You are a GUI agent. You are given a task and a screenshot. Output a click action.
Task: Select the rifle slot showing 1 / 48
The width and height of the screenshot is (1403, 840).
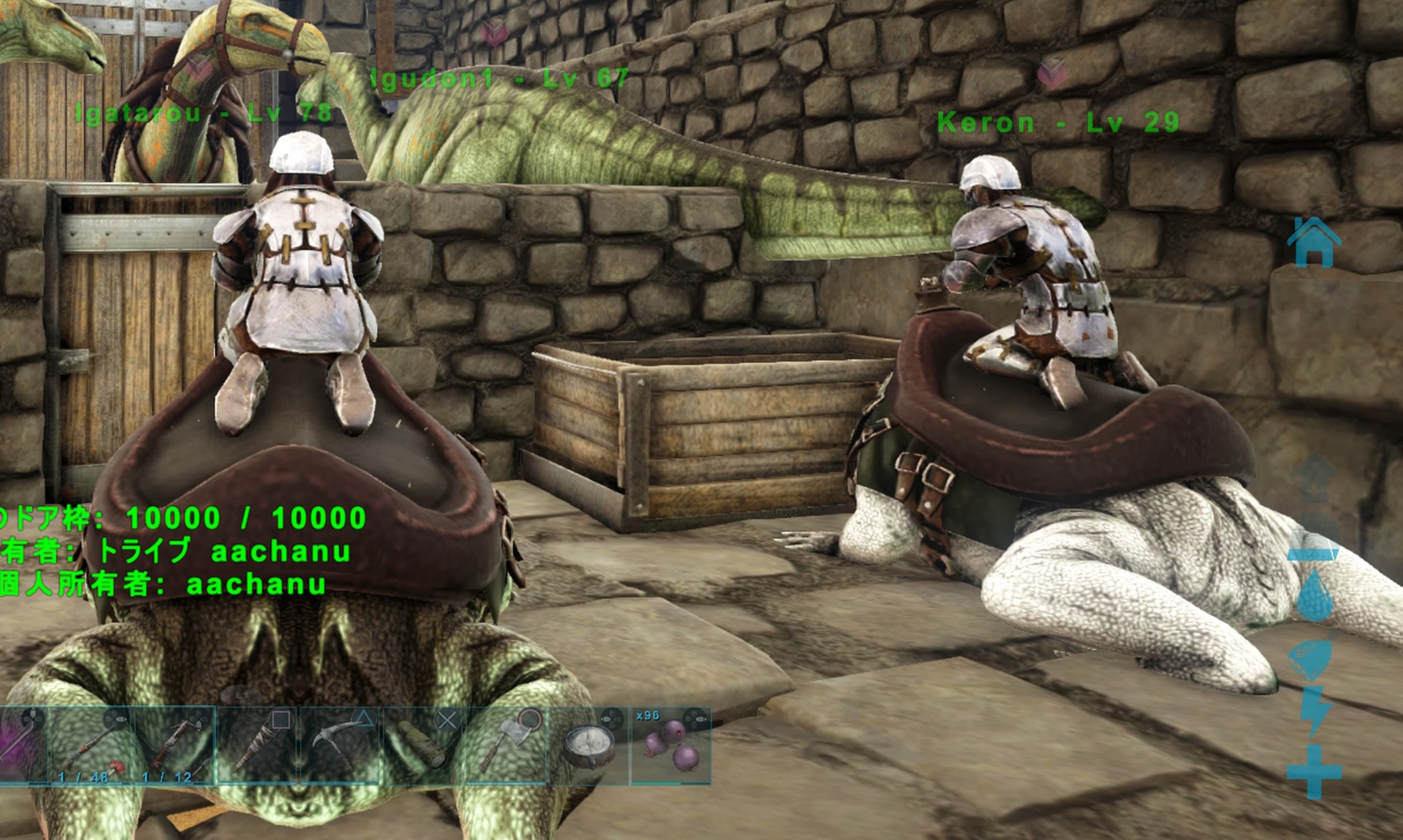pyautogui.click(x=90, y=746)
